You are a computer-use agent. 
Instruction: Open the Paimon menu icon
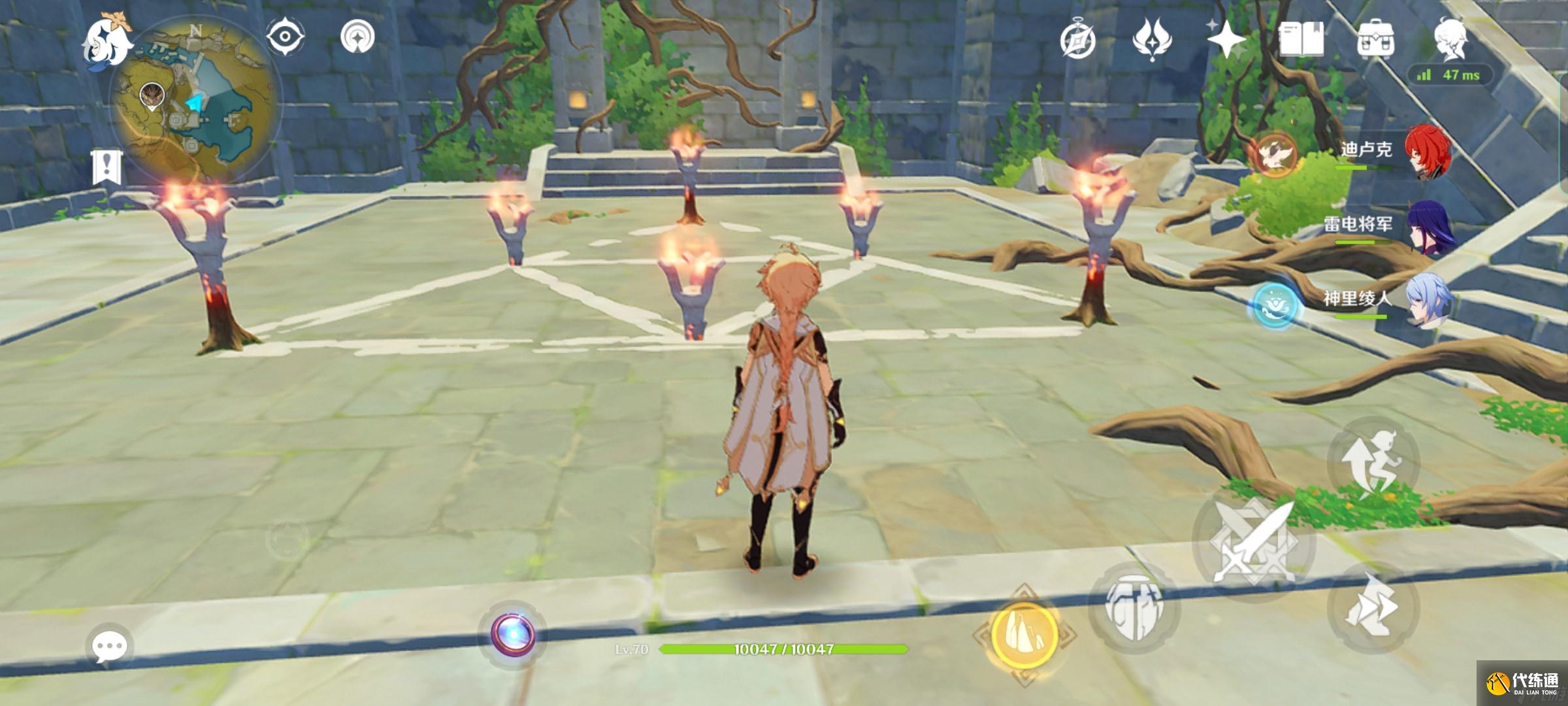tap(106, 41)
